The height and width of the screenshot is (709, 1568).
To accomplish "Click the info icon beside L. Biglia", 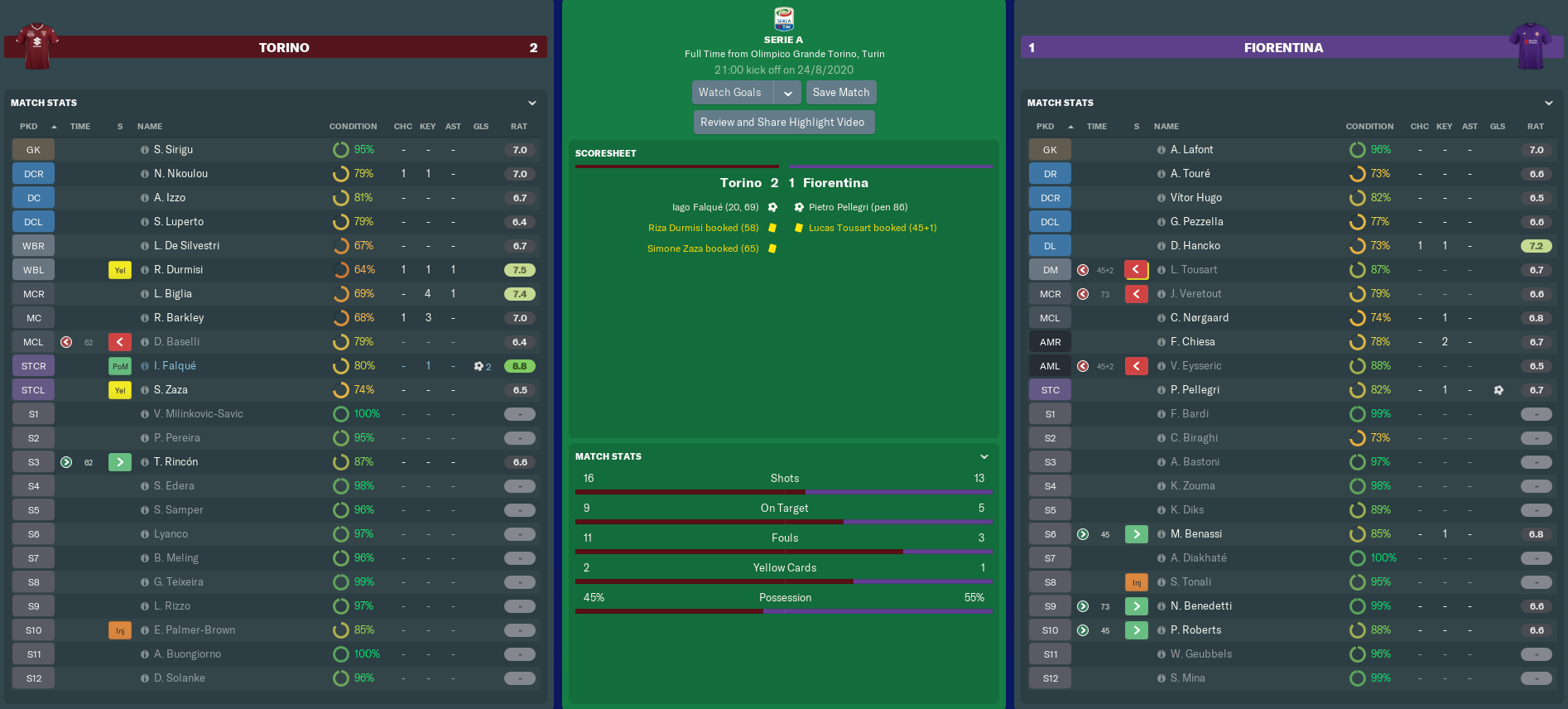I will pyautogui.click(x=145, y=294).
